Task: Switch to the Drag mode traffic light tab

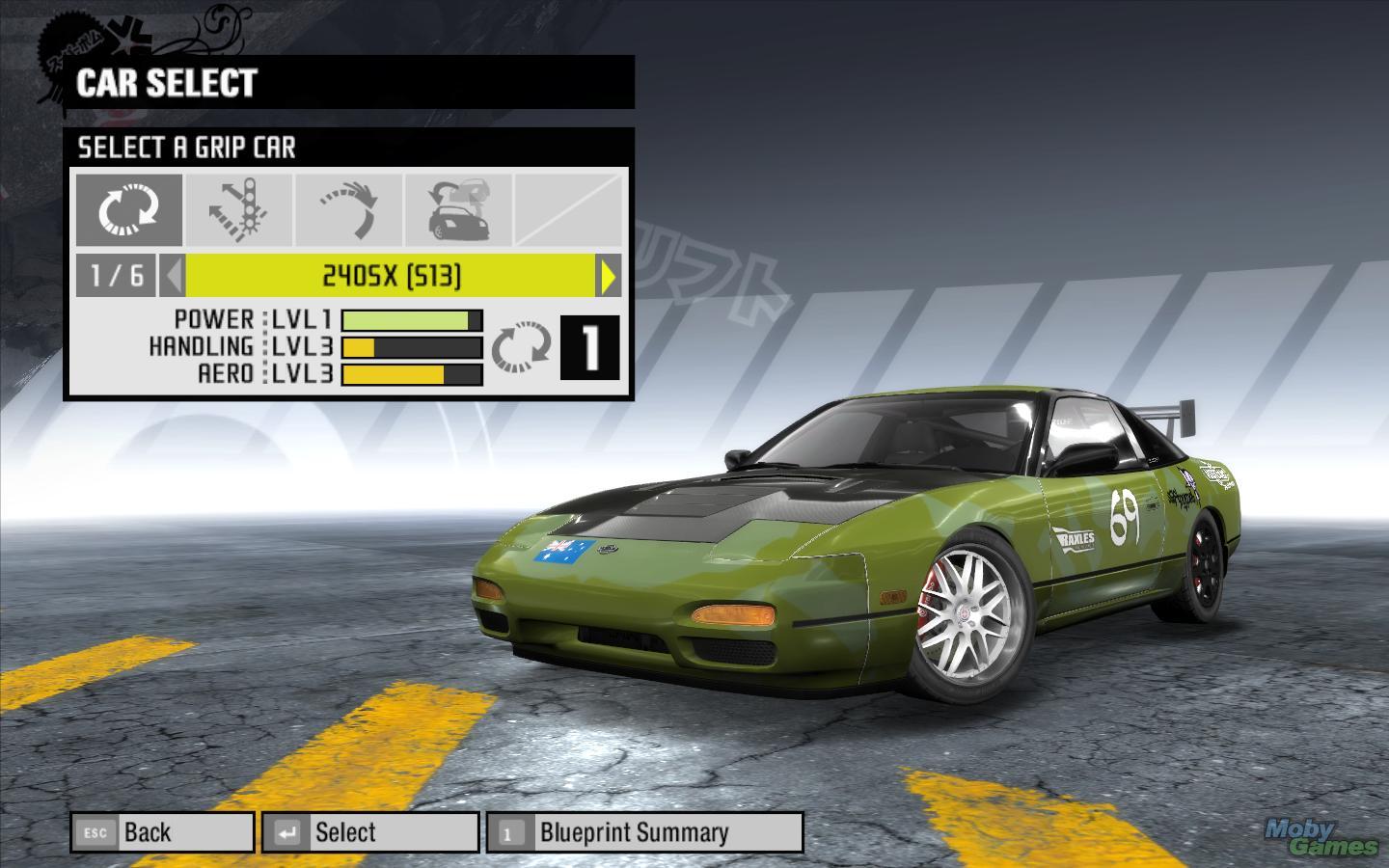Action: click(x=239, y=209)
